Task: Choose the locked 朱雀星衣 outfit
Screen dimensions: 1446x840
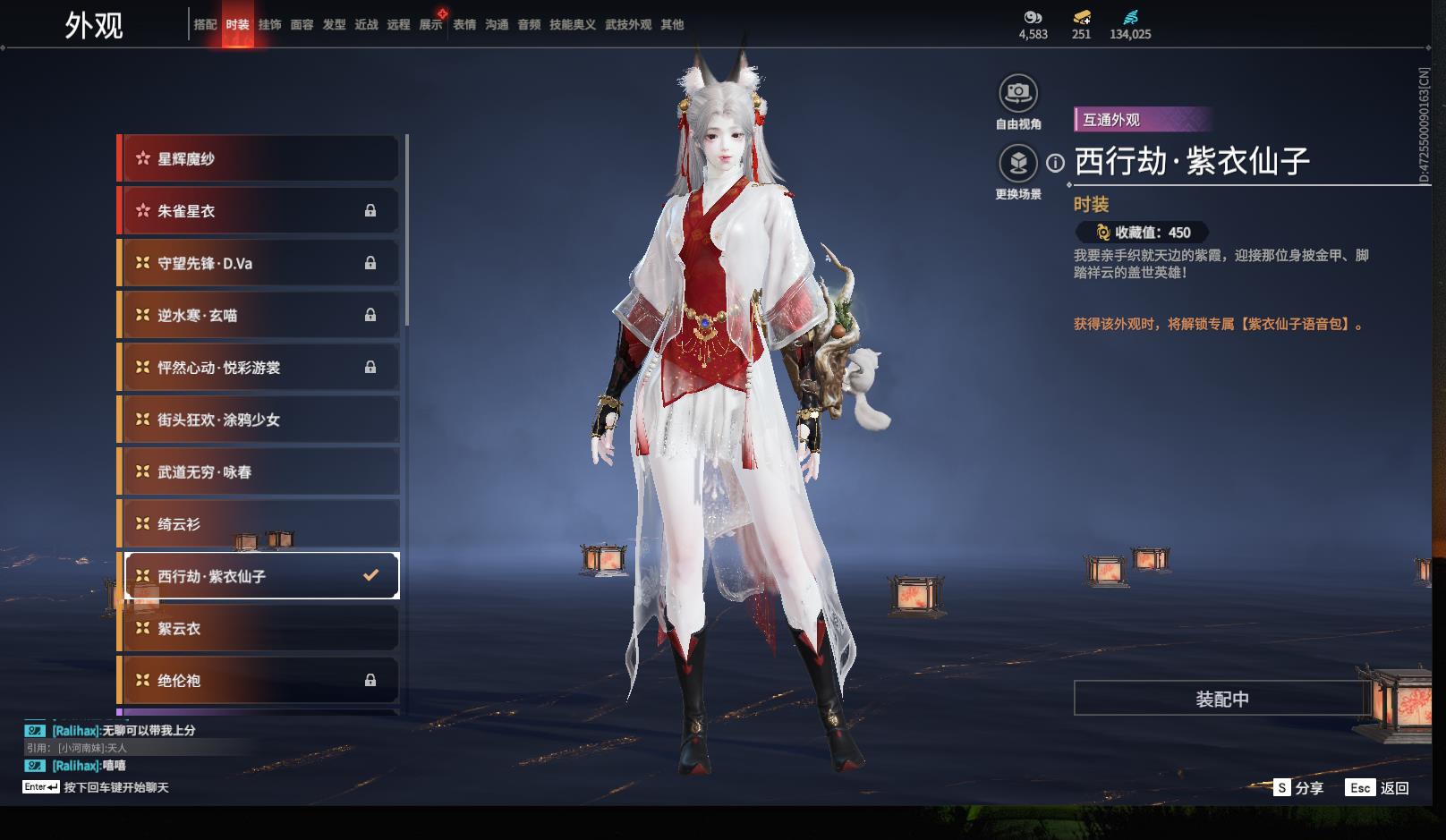Action: point(259,211)
